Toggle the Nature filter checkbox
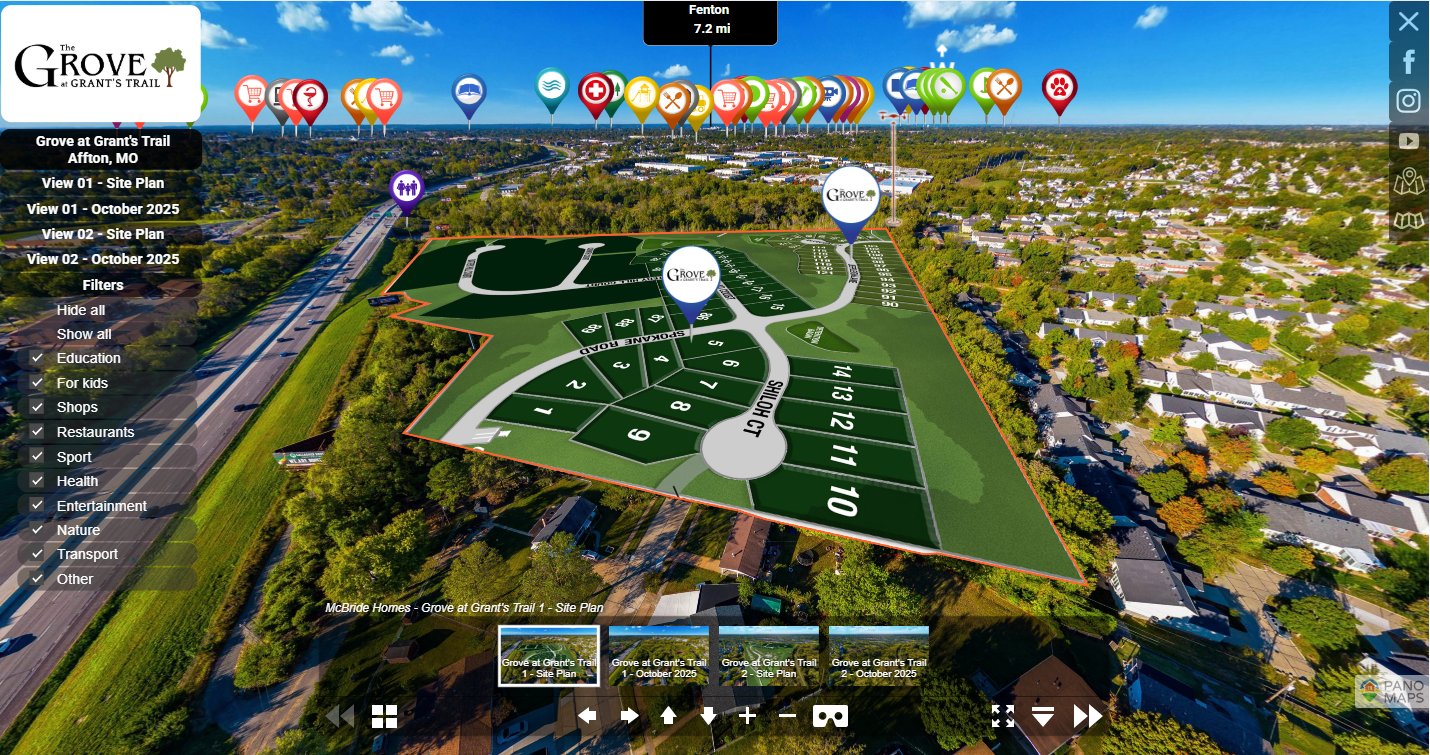 (x=37, y=530)
